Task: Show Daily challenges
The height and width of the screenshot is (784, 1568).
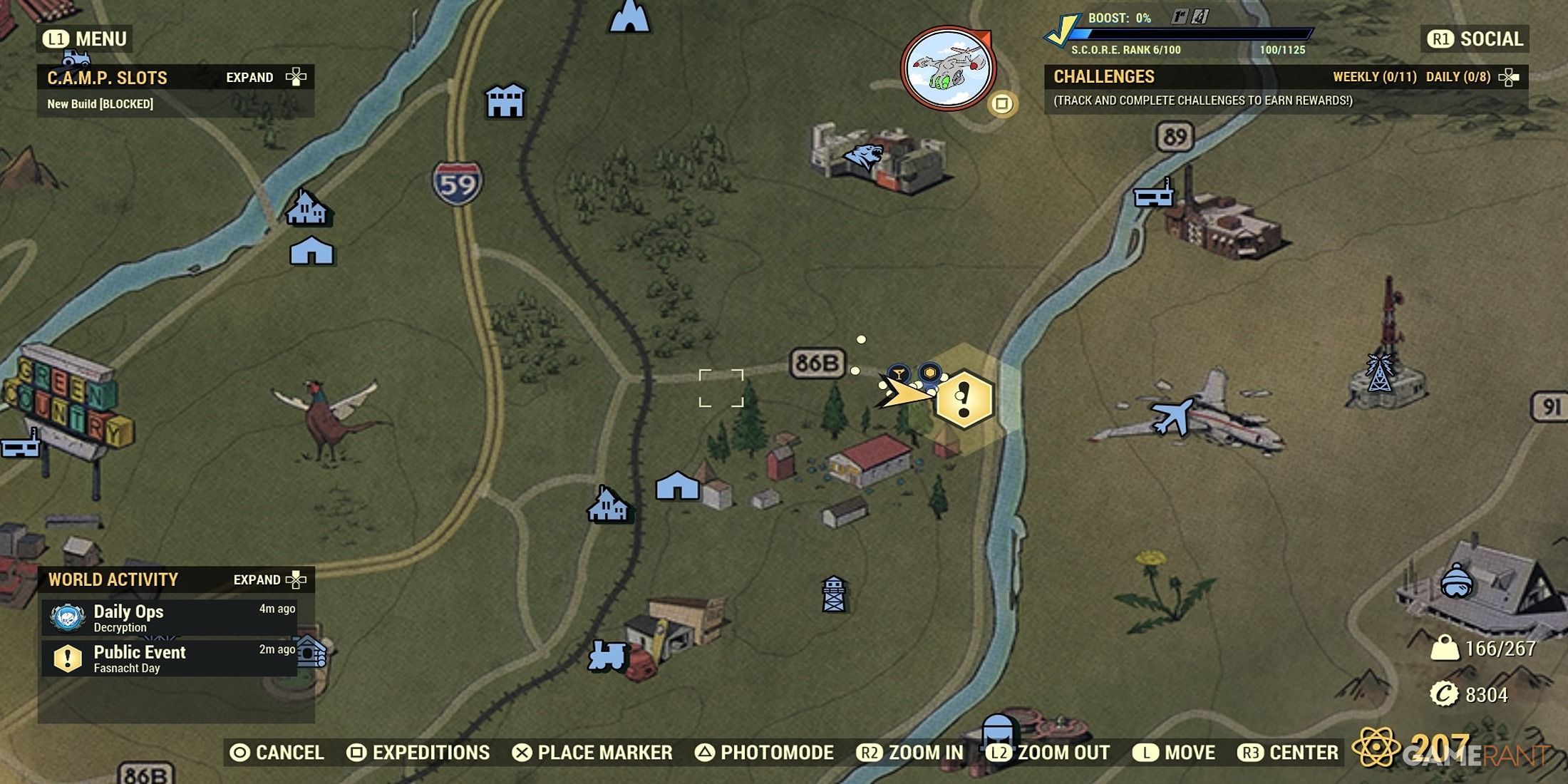Action: 1458,77
